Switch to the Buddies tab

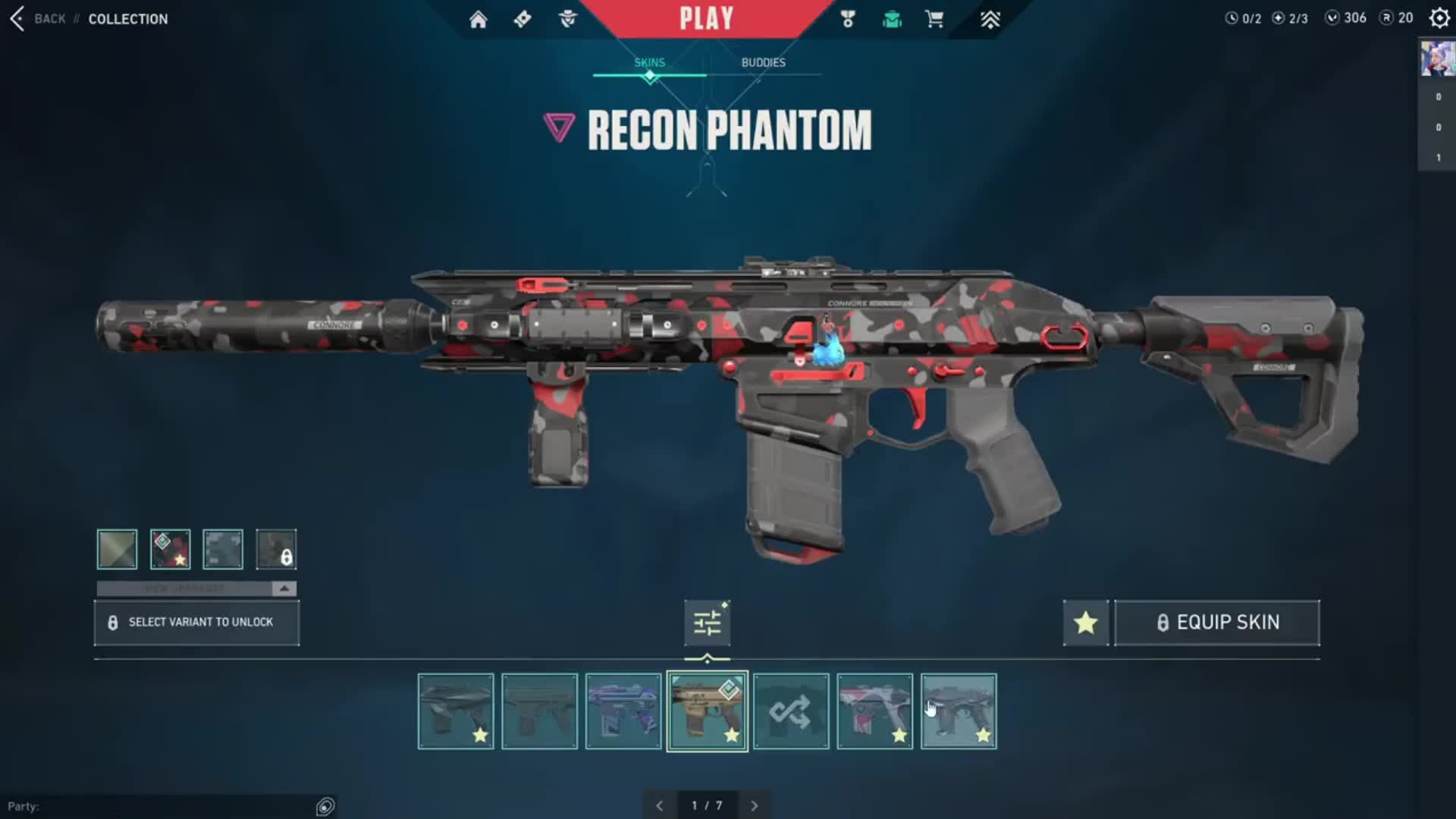pyautogui.click(x=763, y=62)
